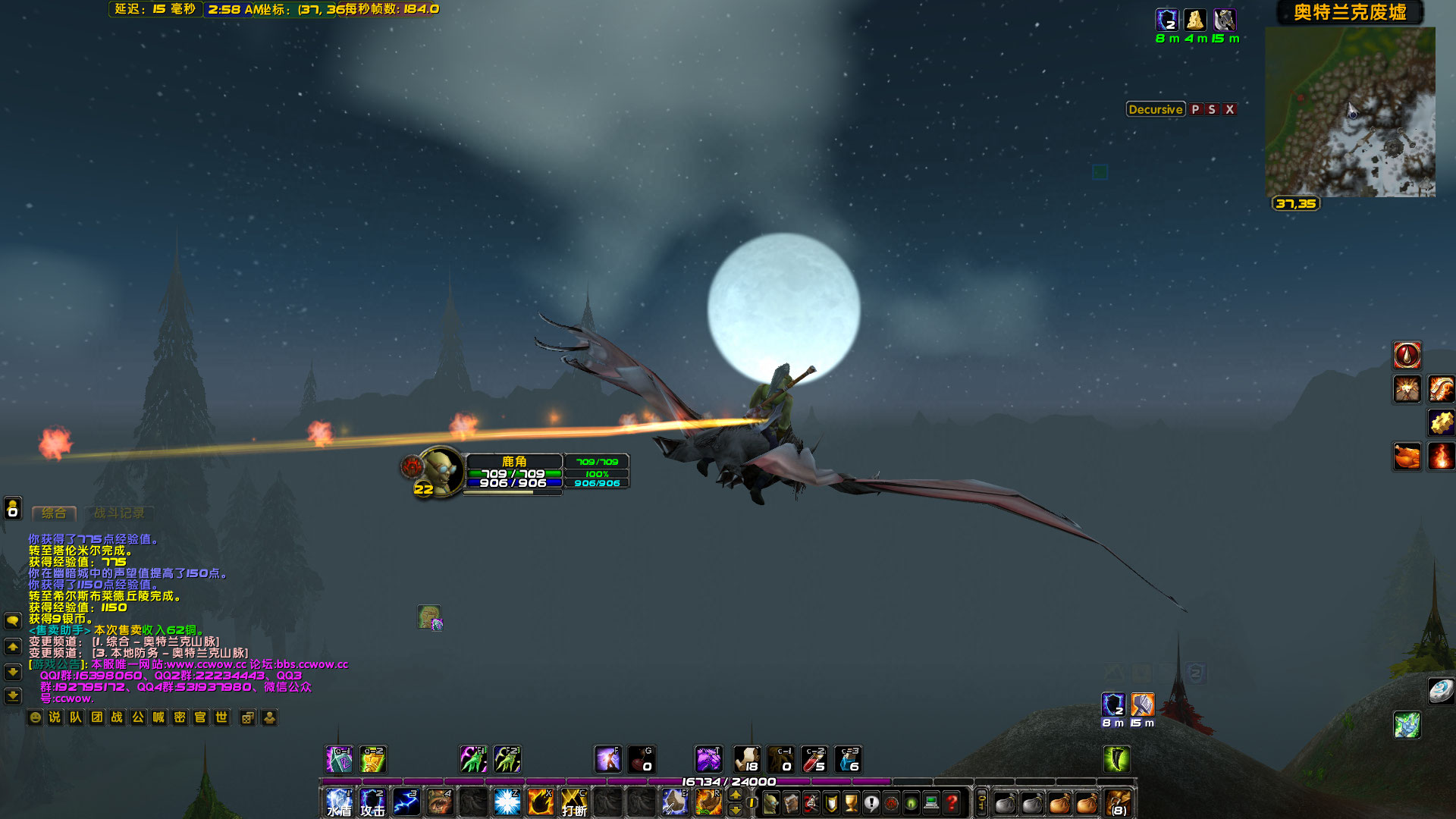Open the chat emote smiley button
Screen dimensions: 1456x819
[35, 717]
